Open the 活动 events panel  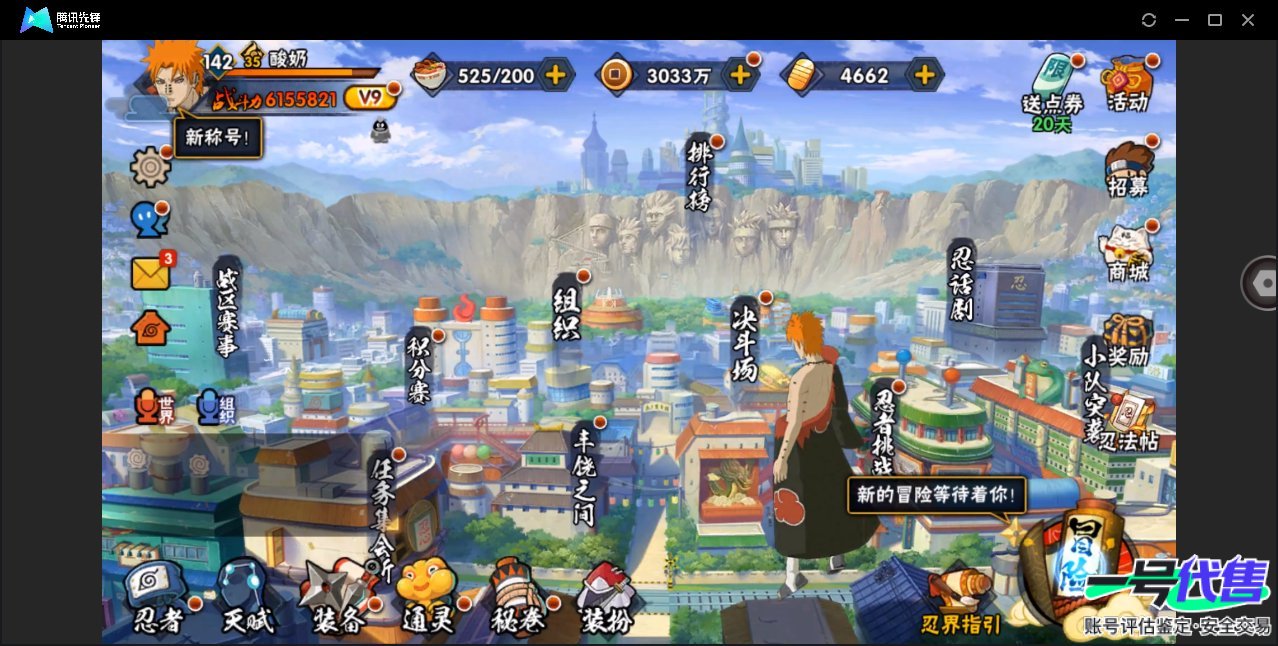tap(1127, 84)
